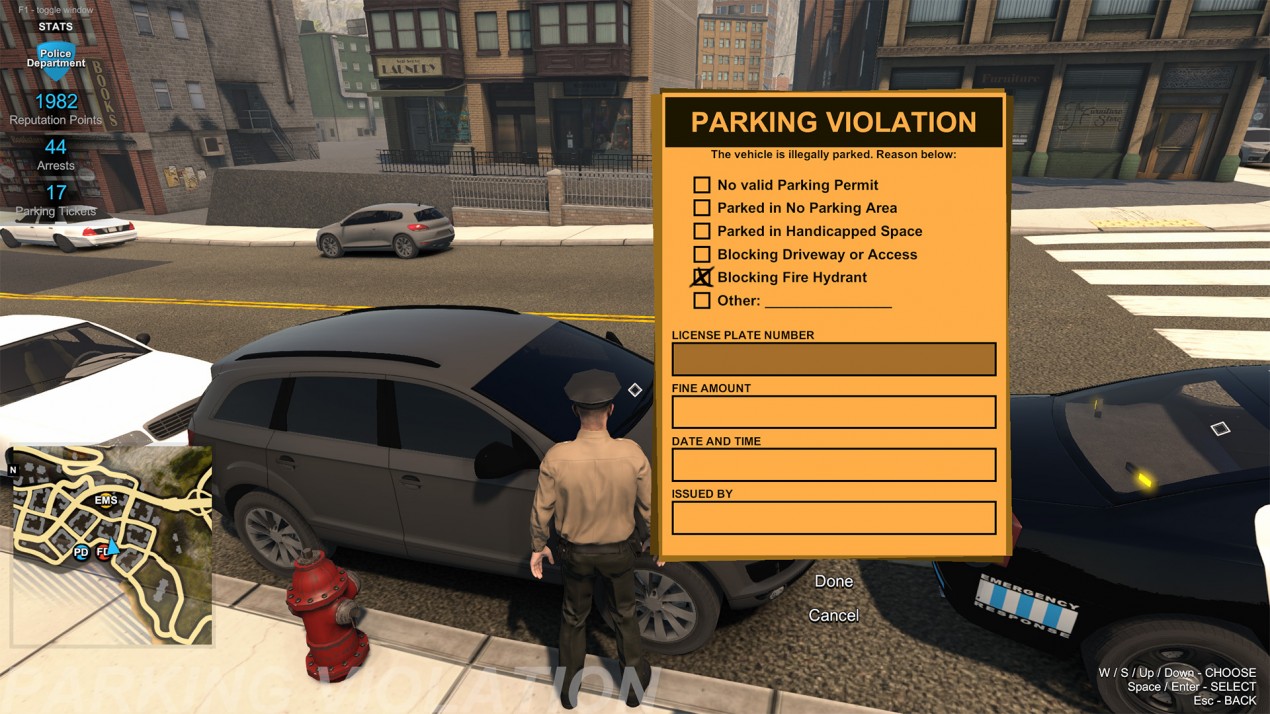The image size is (1270, 714).
Task: Activate the Date and Time field
Action: tap(833, 465)
